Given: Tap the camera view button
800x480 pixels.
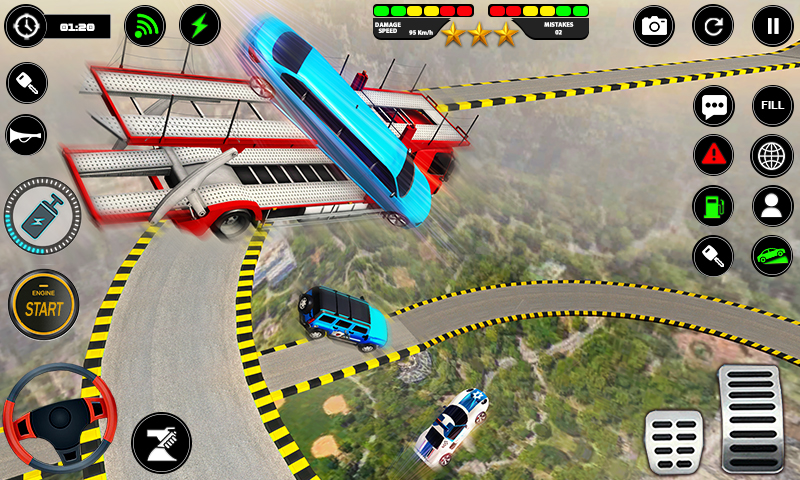Looking at the screenshot, I should coord(654,26).
